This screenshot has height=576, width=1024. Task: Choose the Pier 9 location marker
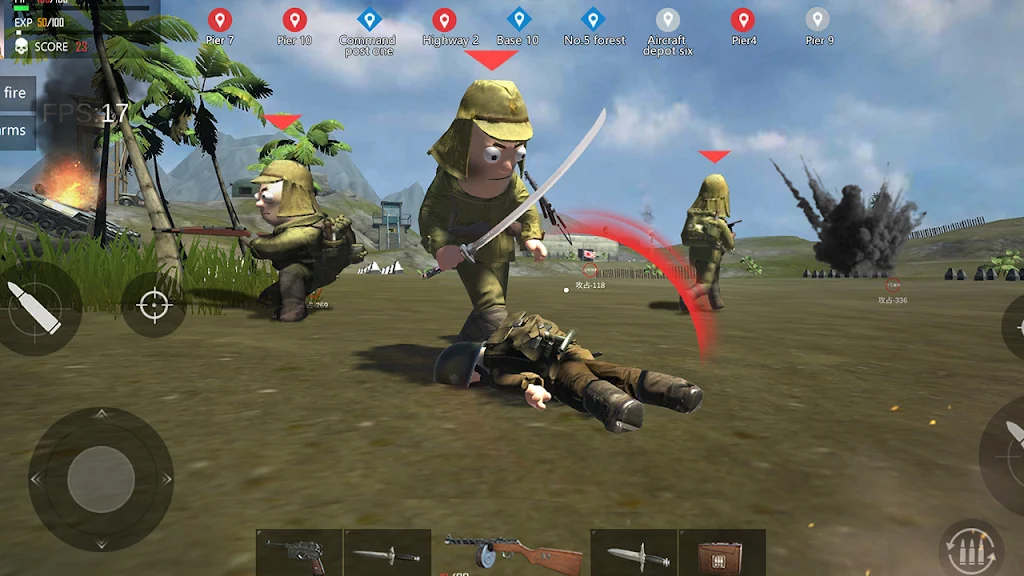[x=817, y=20]
